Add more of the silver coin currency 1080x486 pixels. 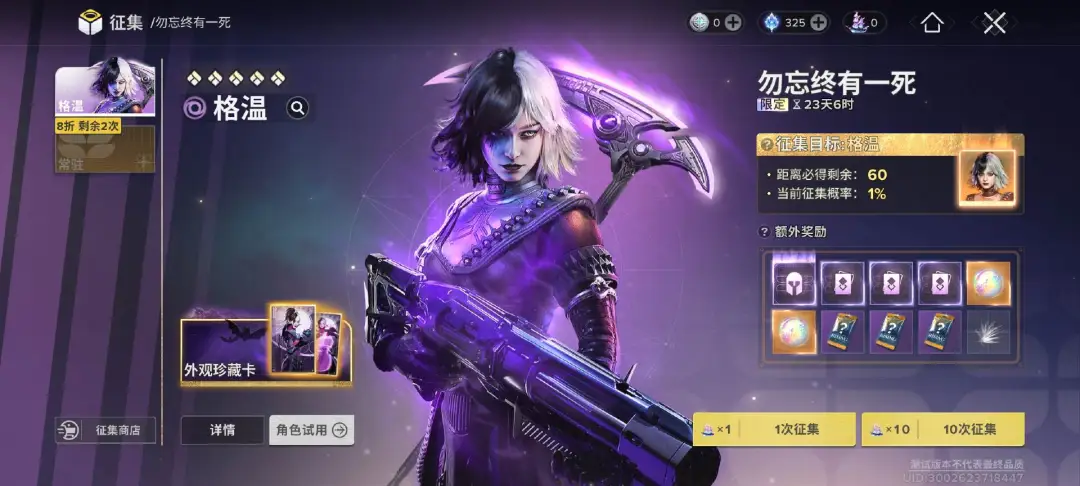(x=733, y=22)
